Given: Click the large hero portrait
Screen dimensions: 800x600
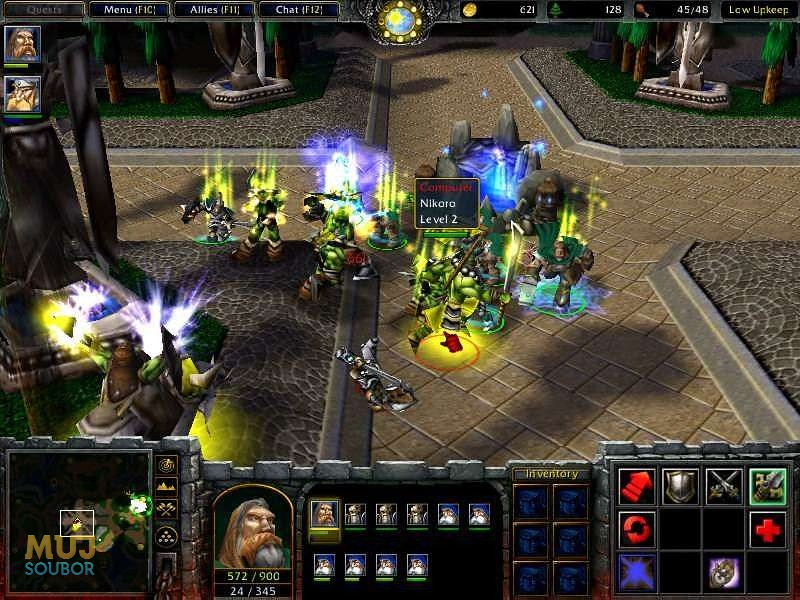Looking at the screenshot, I should (253, 524).
